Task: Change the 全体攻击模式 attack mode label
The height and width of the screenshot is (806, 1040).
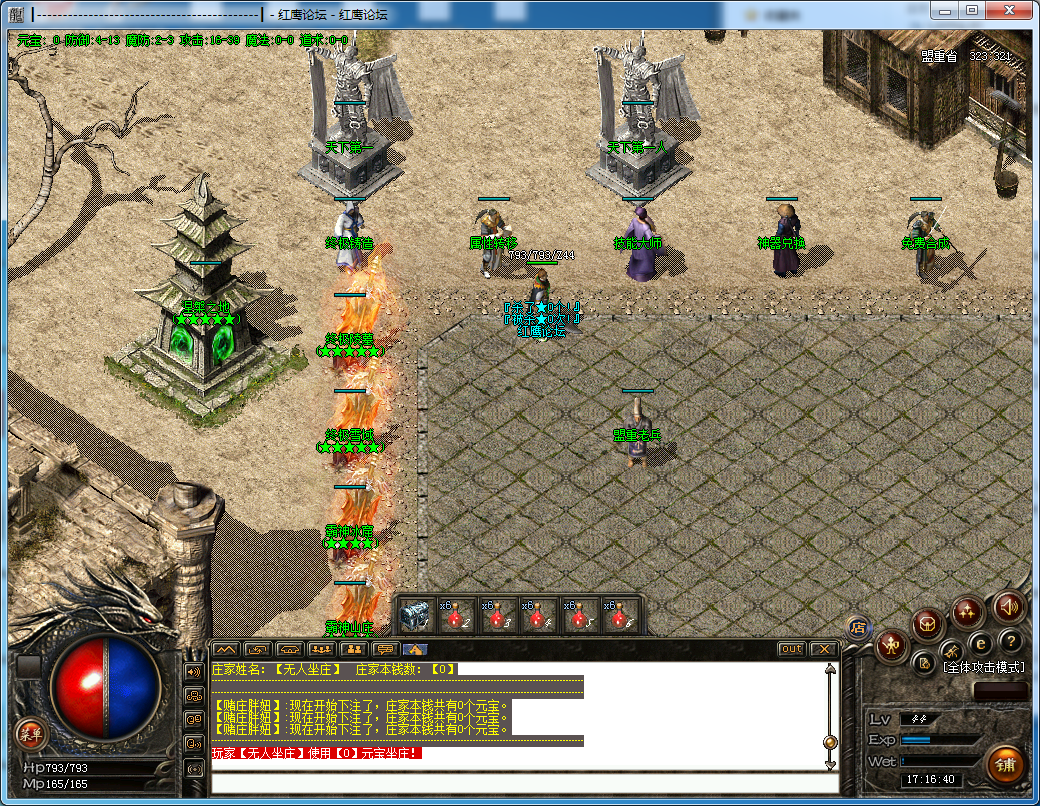Action: [983, 667]
